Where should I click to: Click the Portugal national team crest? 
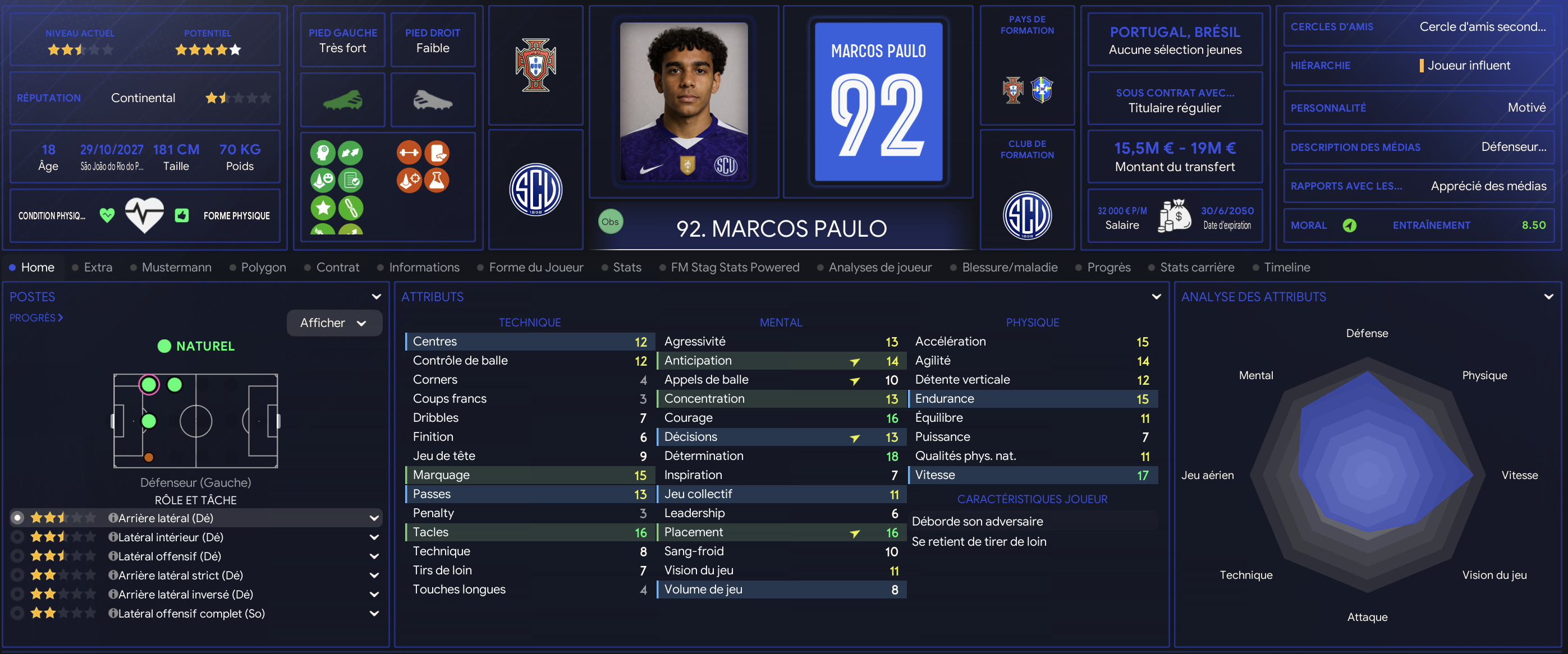pos(535,65)
